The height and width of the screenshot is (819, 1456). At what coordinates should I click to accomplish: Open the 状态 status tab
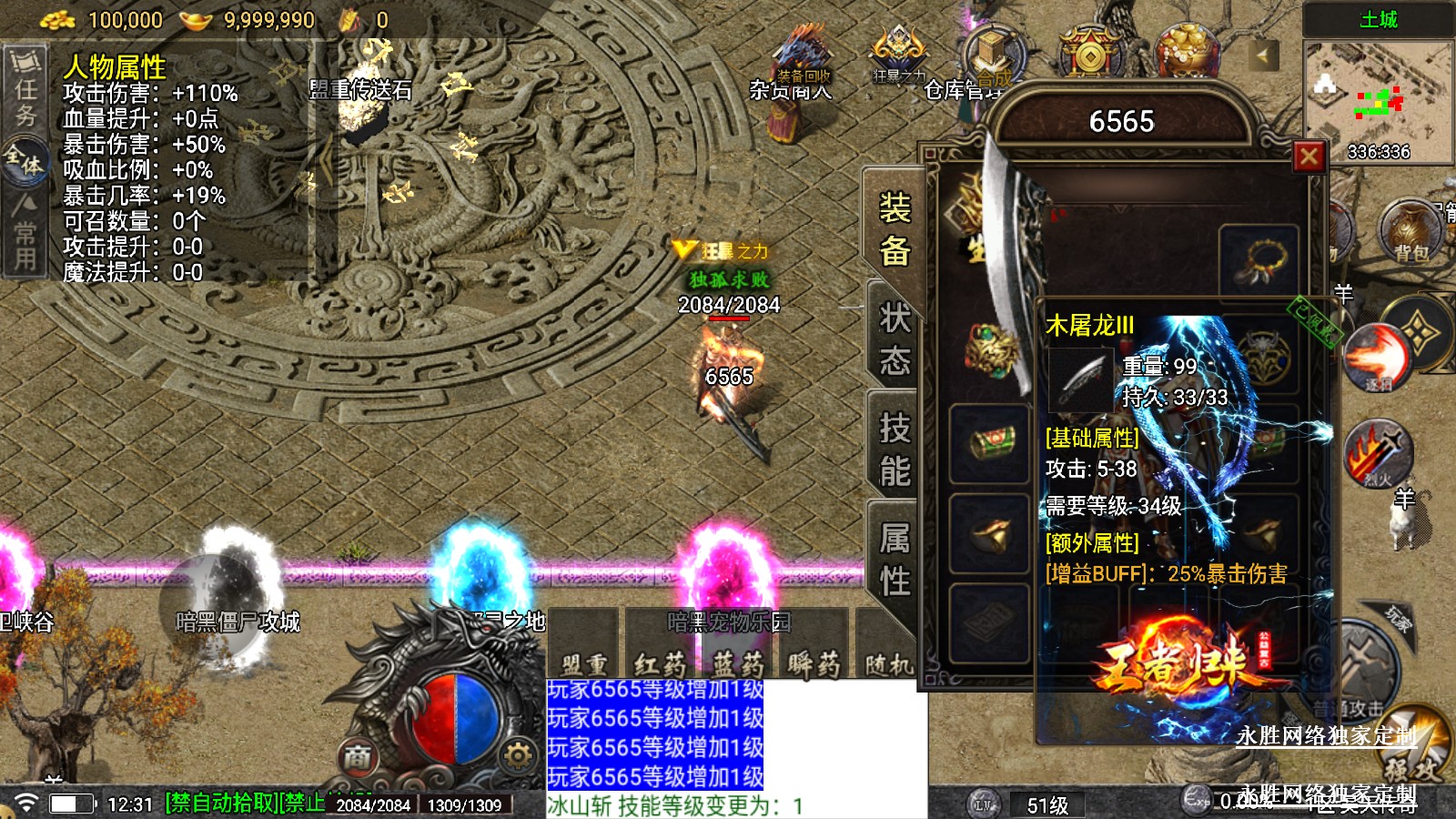click(x=894, y=339)
